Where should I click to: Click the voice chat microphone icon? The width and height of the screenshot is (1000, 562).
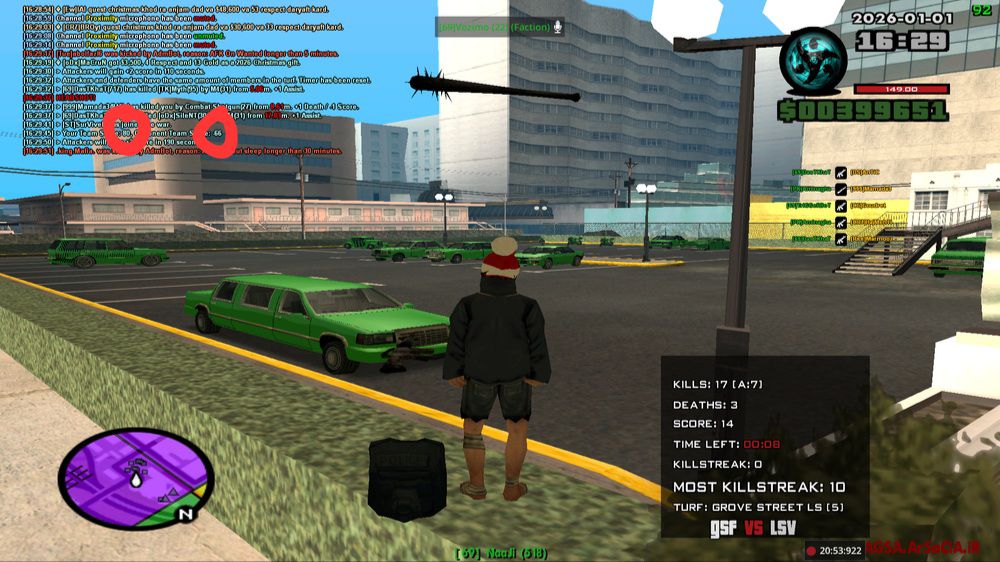[x=557, y=27]
